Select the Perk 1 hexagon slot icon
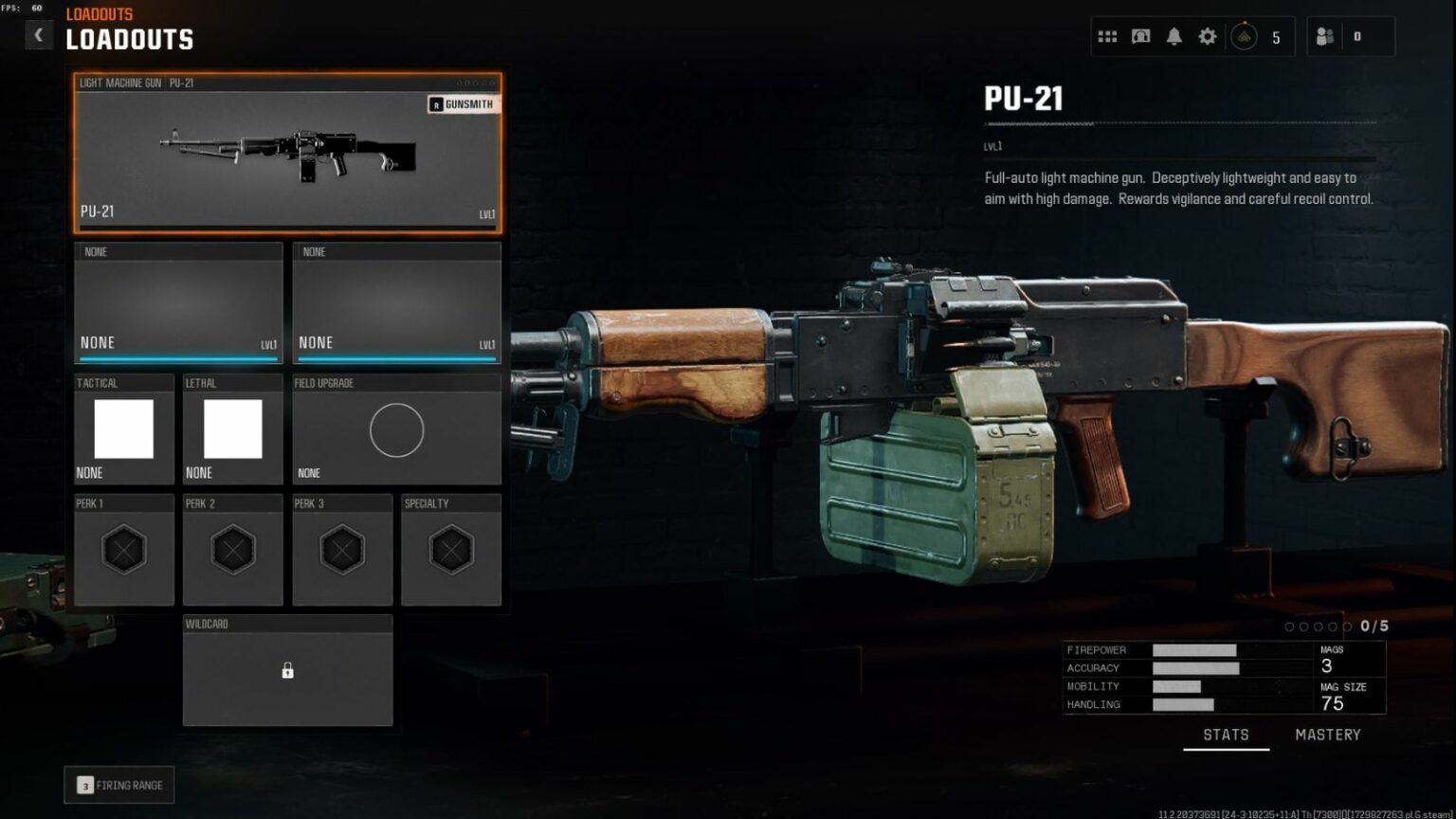The height and width of the screenshot is (819, 1456). tap(123, 548)
